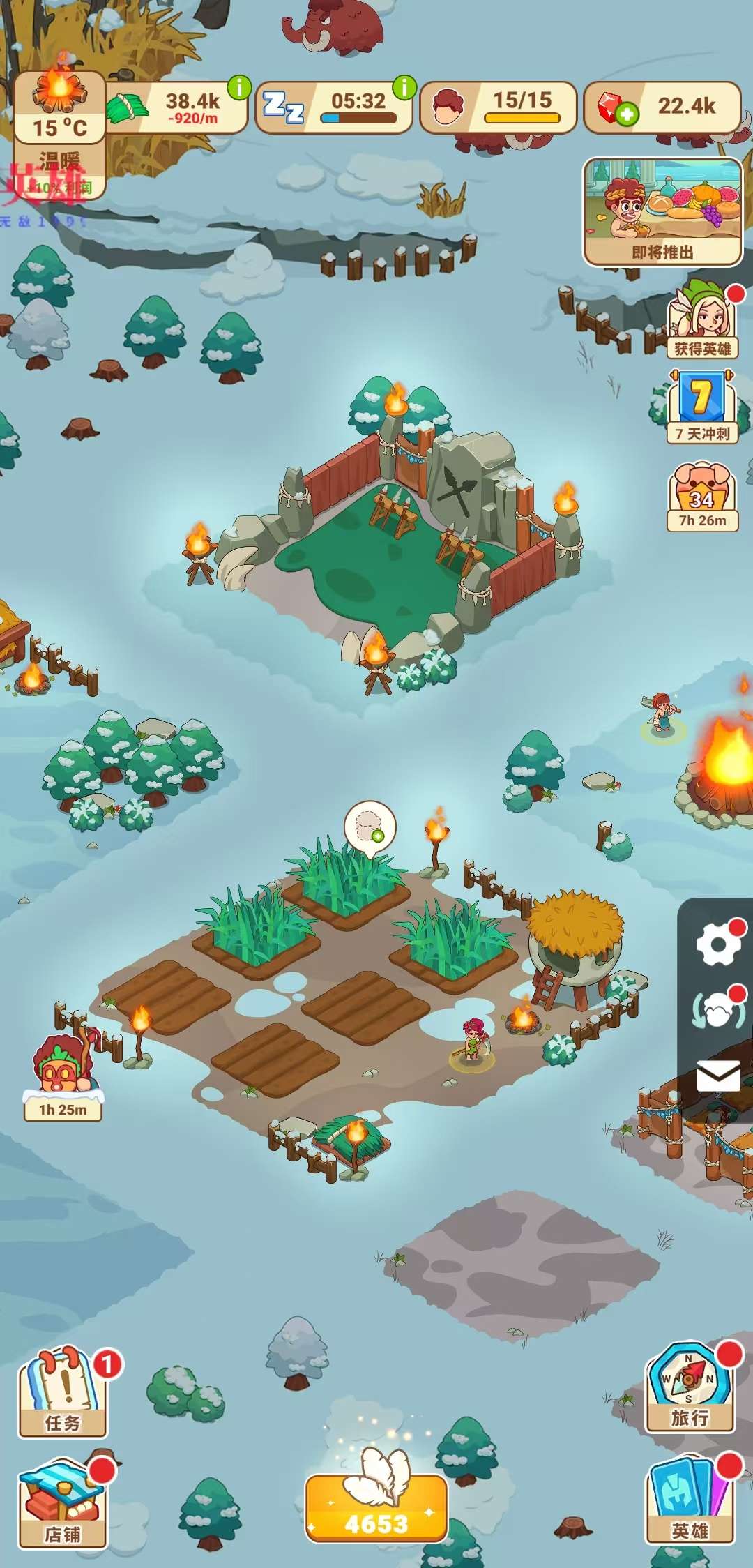Open the 15/15 population panel
This screenshot has width=753, height=1568.
[498, 107]
